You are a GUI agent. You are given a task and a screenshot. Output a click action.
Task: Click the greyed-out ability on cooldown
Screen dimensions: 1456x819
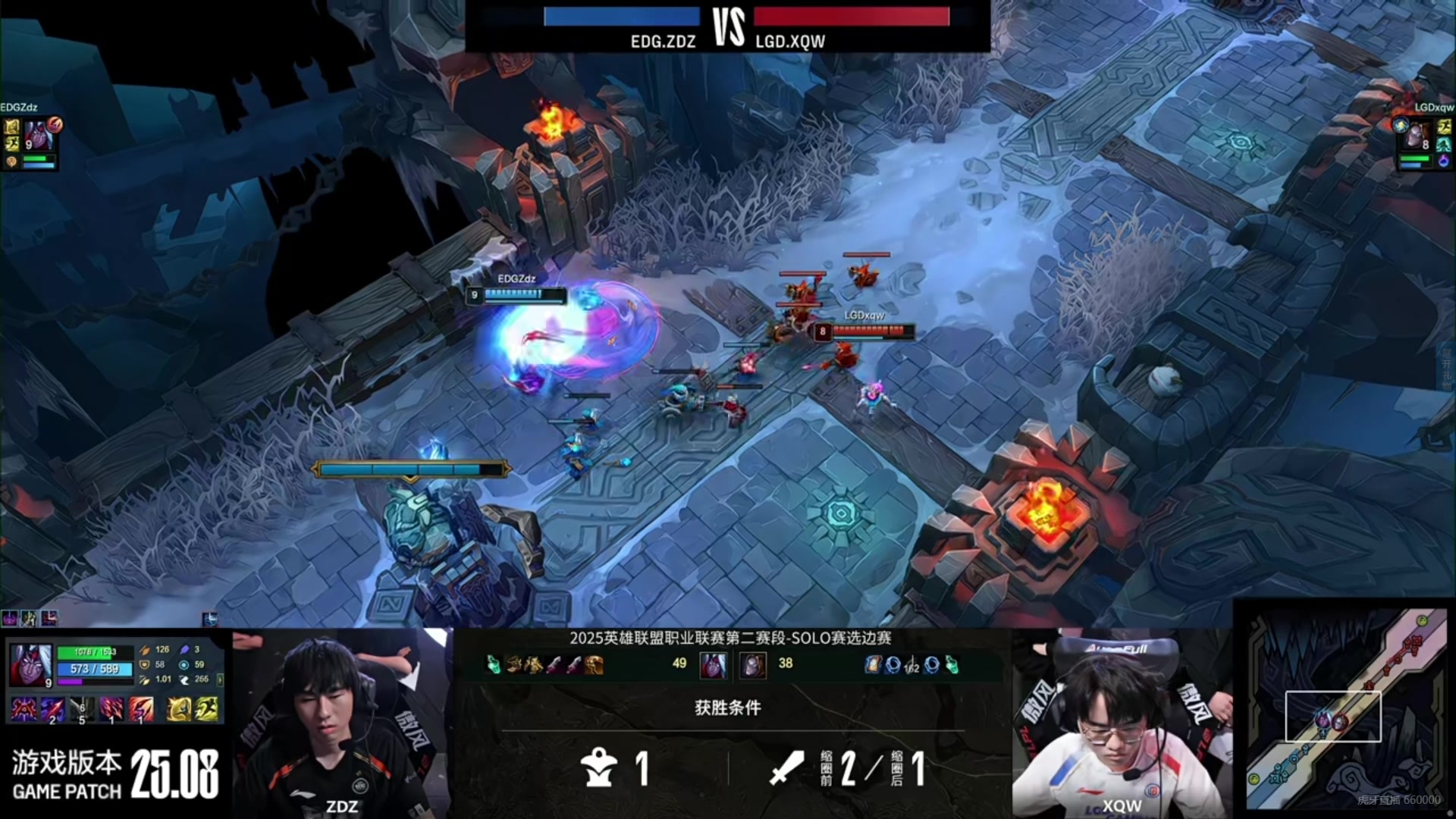82,709
